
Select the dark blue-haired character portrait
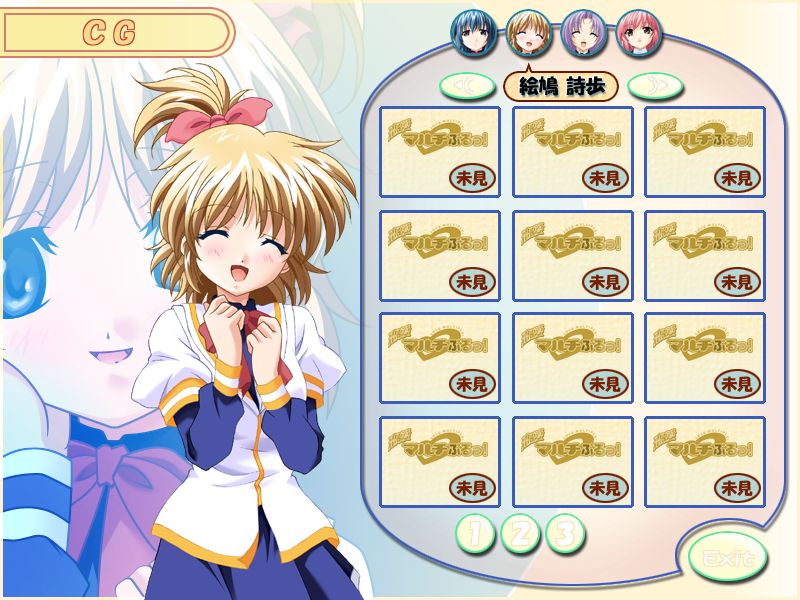tap(474, 32)
